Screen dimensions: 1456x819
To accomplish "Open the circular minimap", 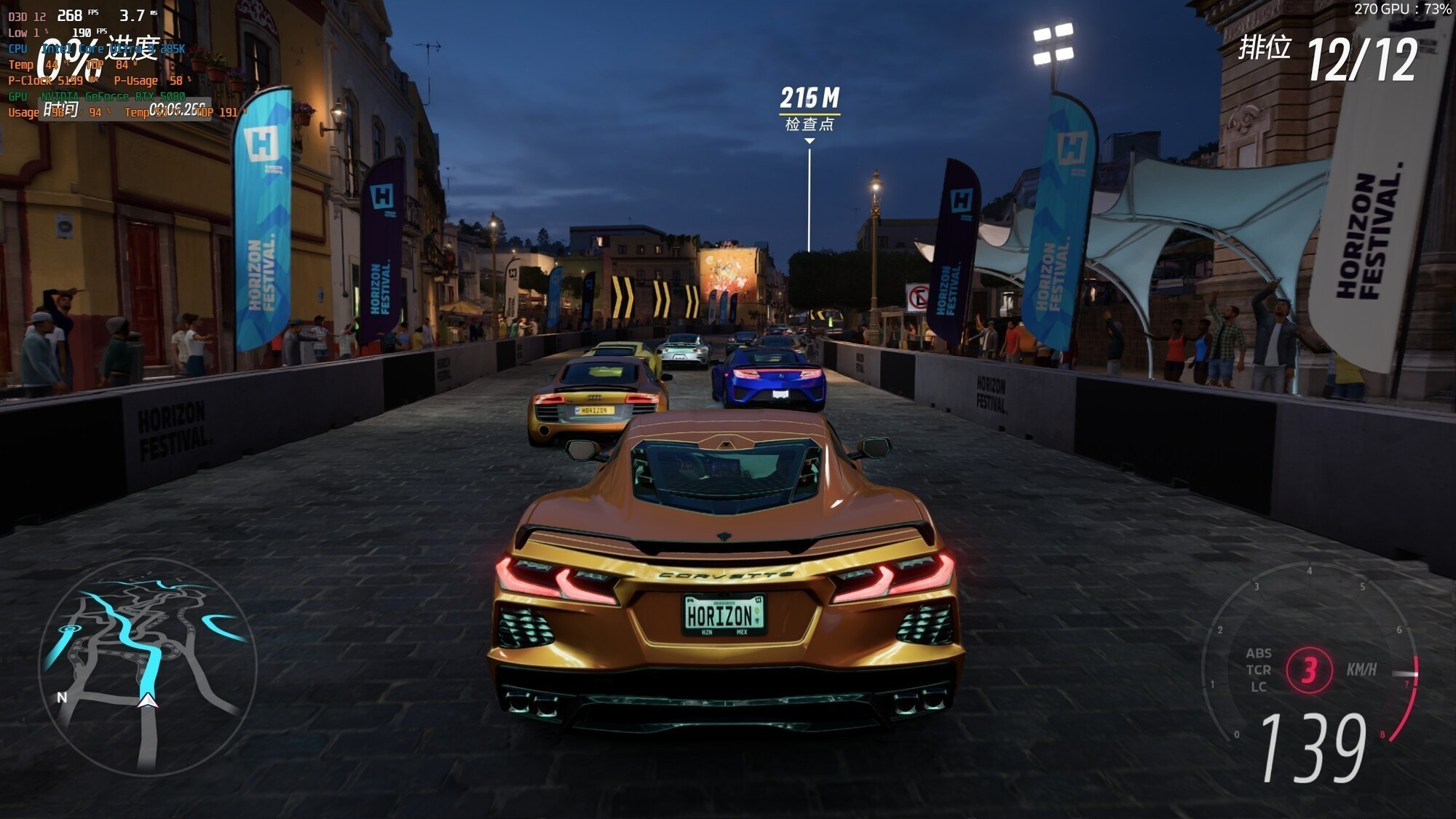I will click(148, 666).
